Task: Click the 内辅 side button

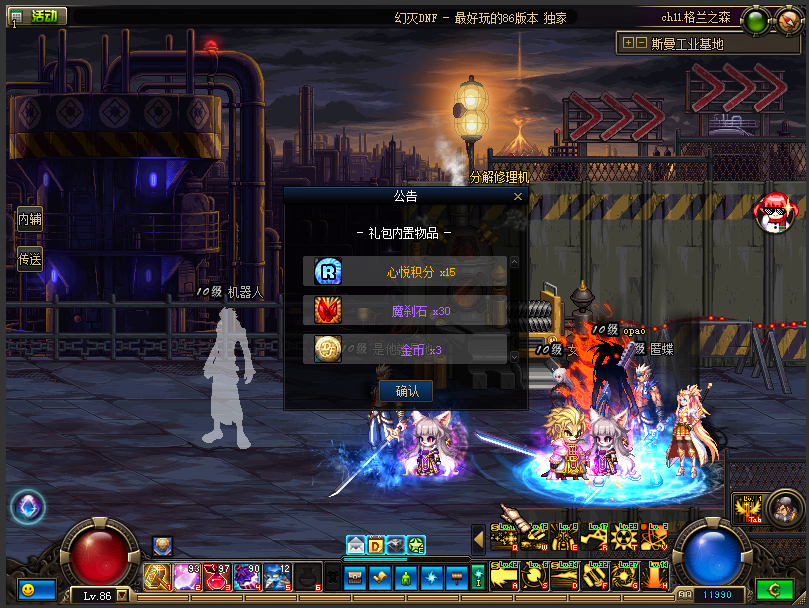Action: 29,219
